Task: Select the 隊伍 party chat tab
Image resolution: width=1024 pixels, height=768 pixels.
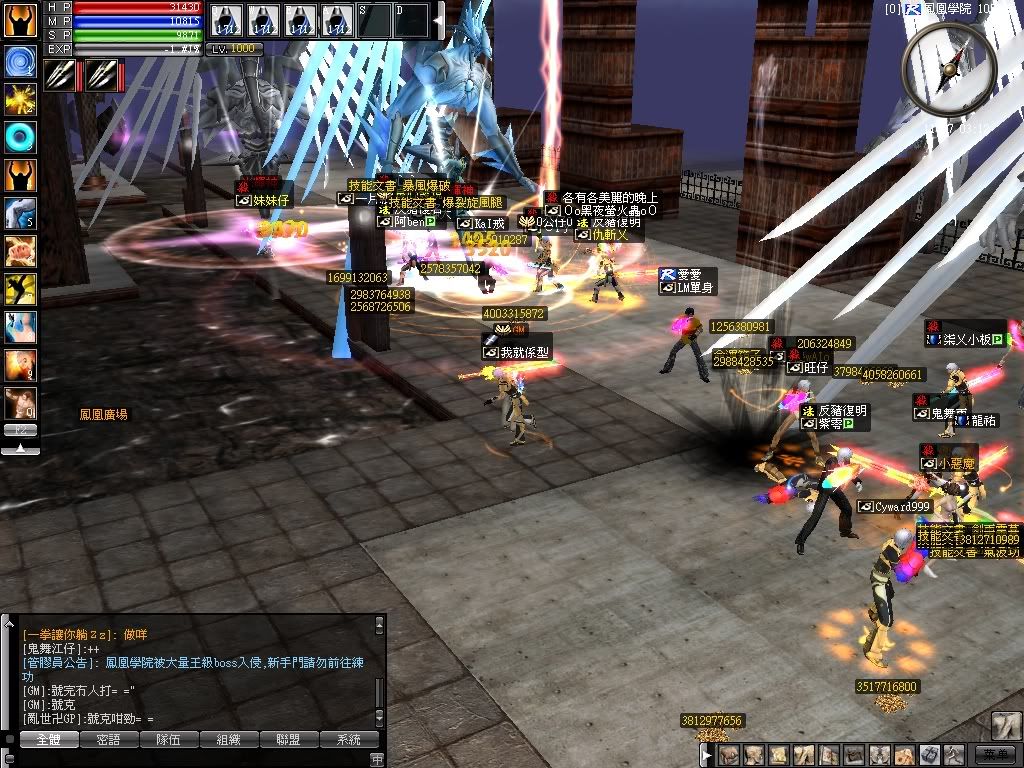Action: (168, 740)
